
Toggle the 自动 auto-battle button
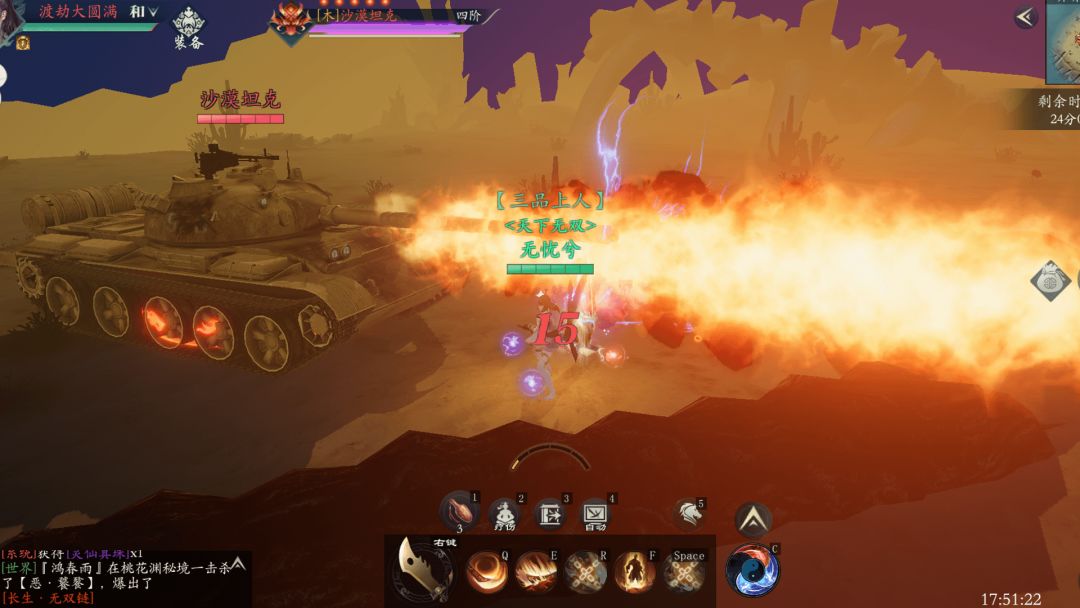pos(595,514)
